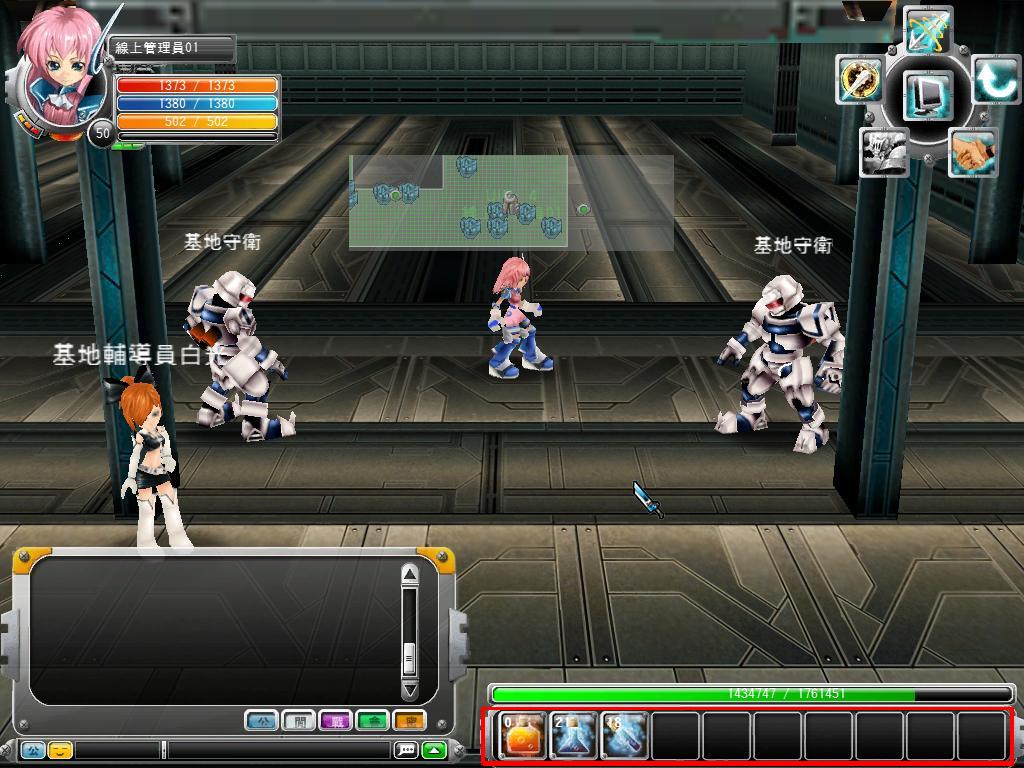Screen dimensions: 1024x768
Task: Open the computer monitor system menu
Action: (926, 96)
